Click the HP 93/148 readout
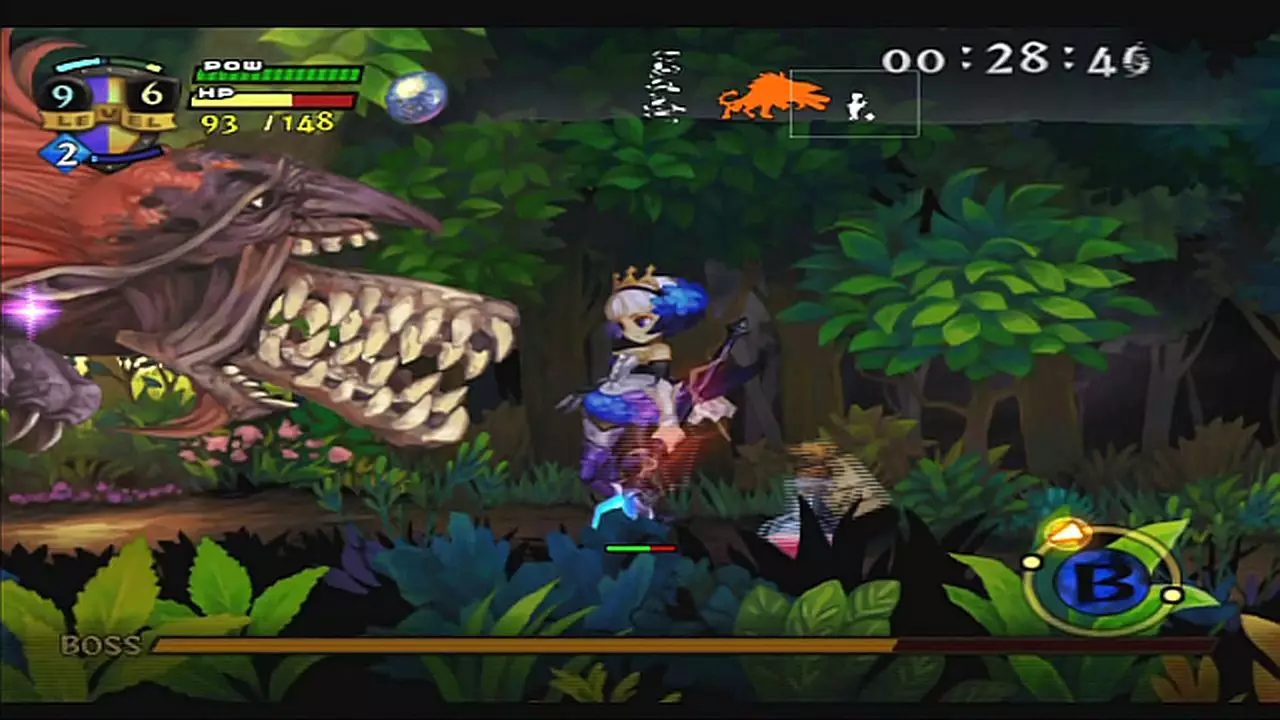 pos(268,122)
